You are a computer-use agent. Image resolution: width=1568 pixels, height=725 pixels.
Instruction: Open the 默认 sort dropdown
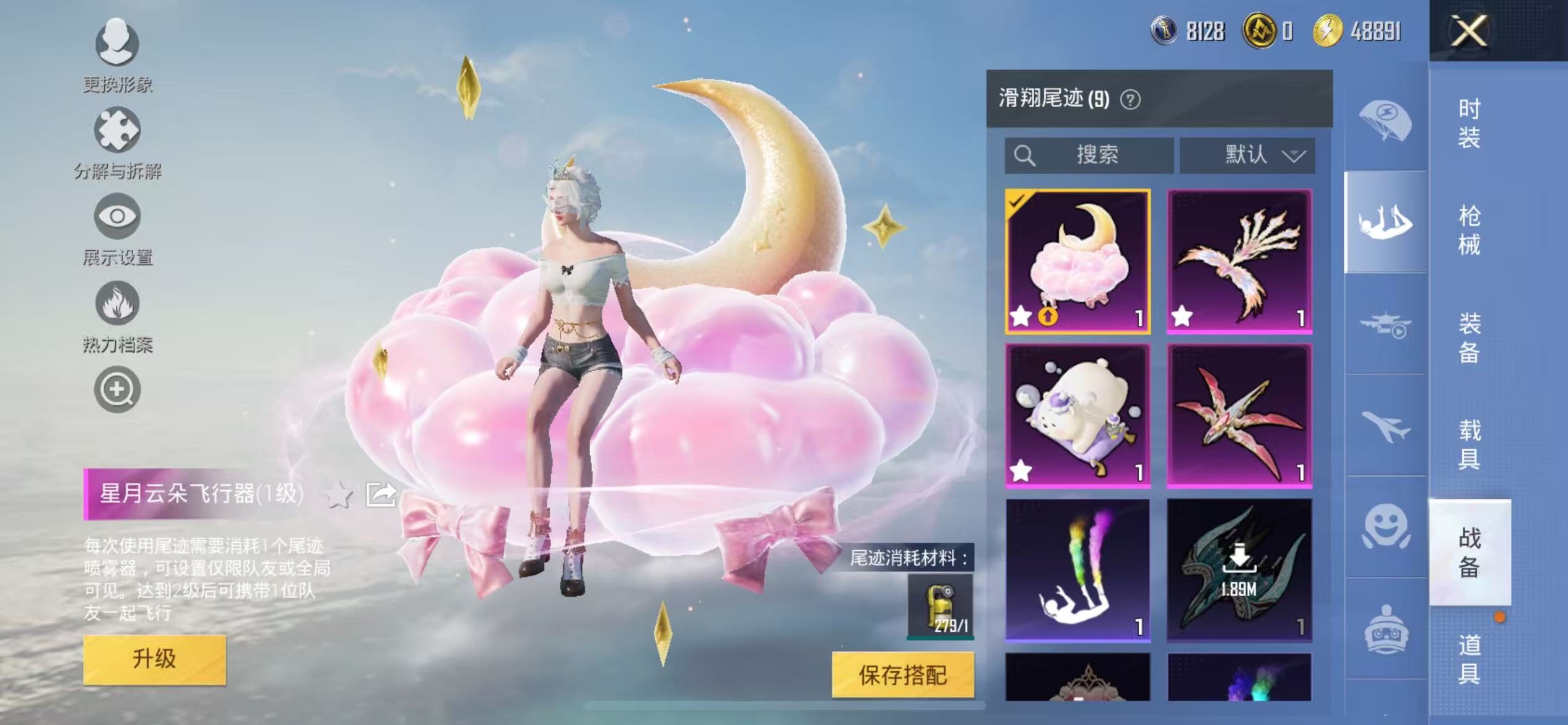click(1247, 155)
